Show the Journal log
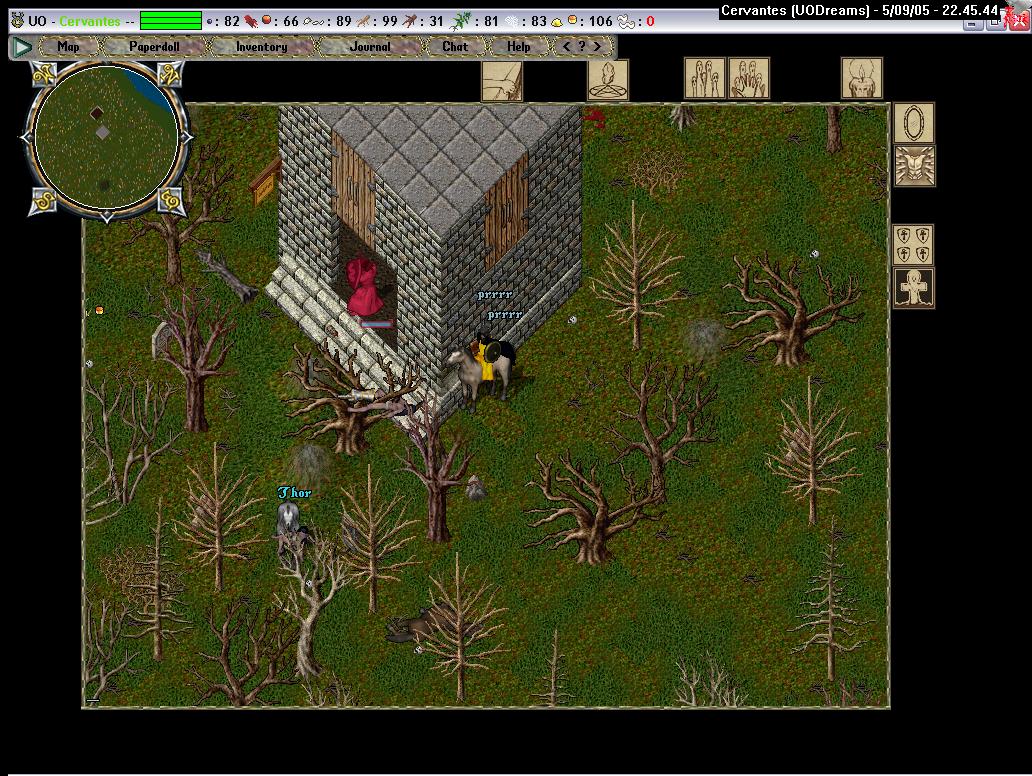The height and width of the screenshot is (776, 1032). [369, 47]
